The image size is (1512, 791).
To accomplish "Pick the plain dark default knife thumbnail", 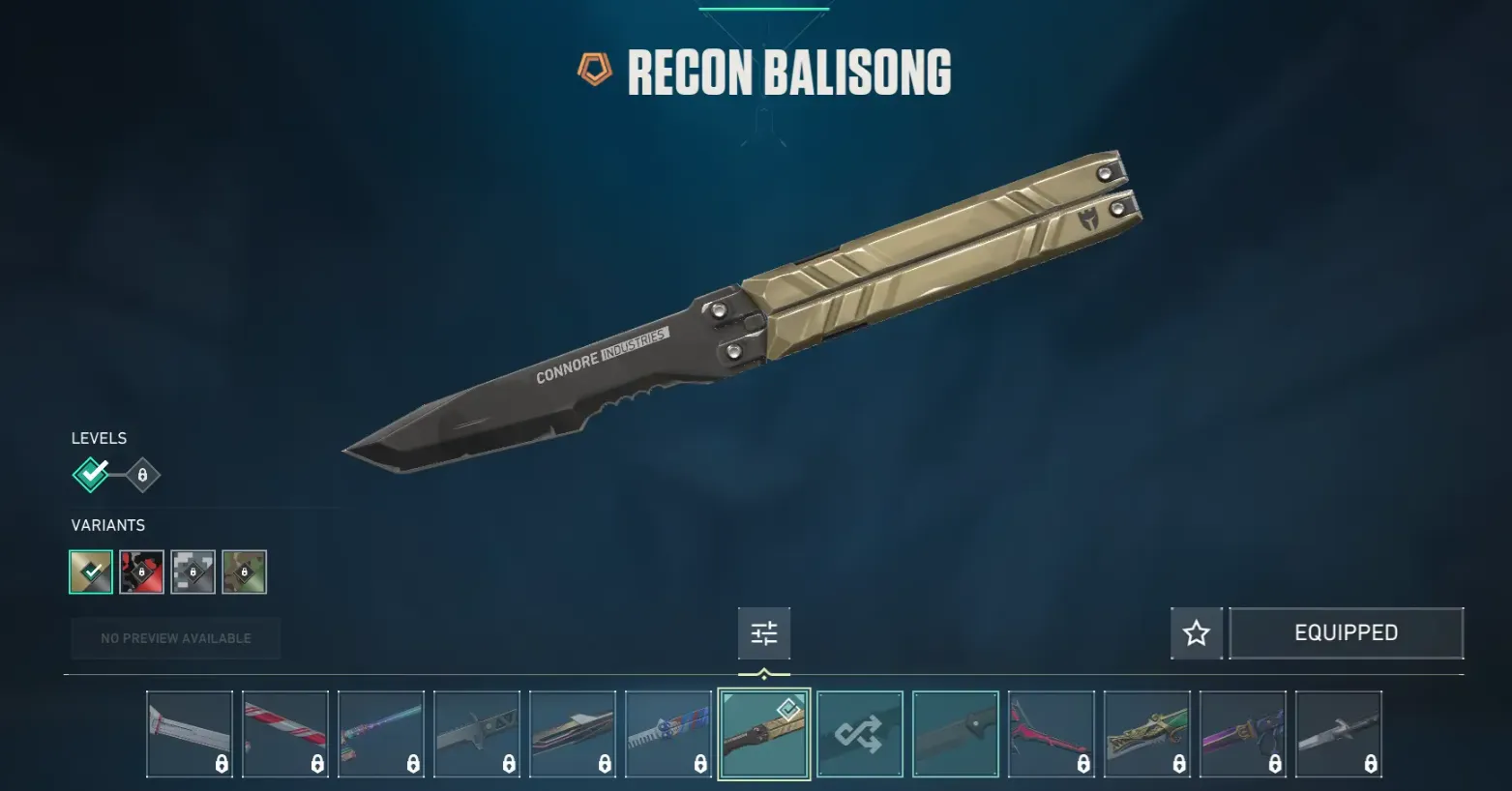I will (956, 734).
